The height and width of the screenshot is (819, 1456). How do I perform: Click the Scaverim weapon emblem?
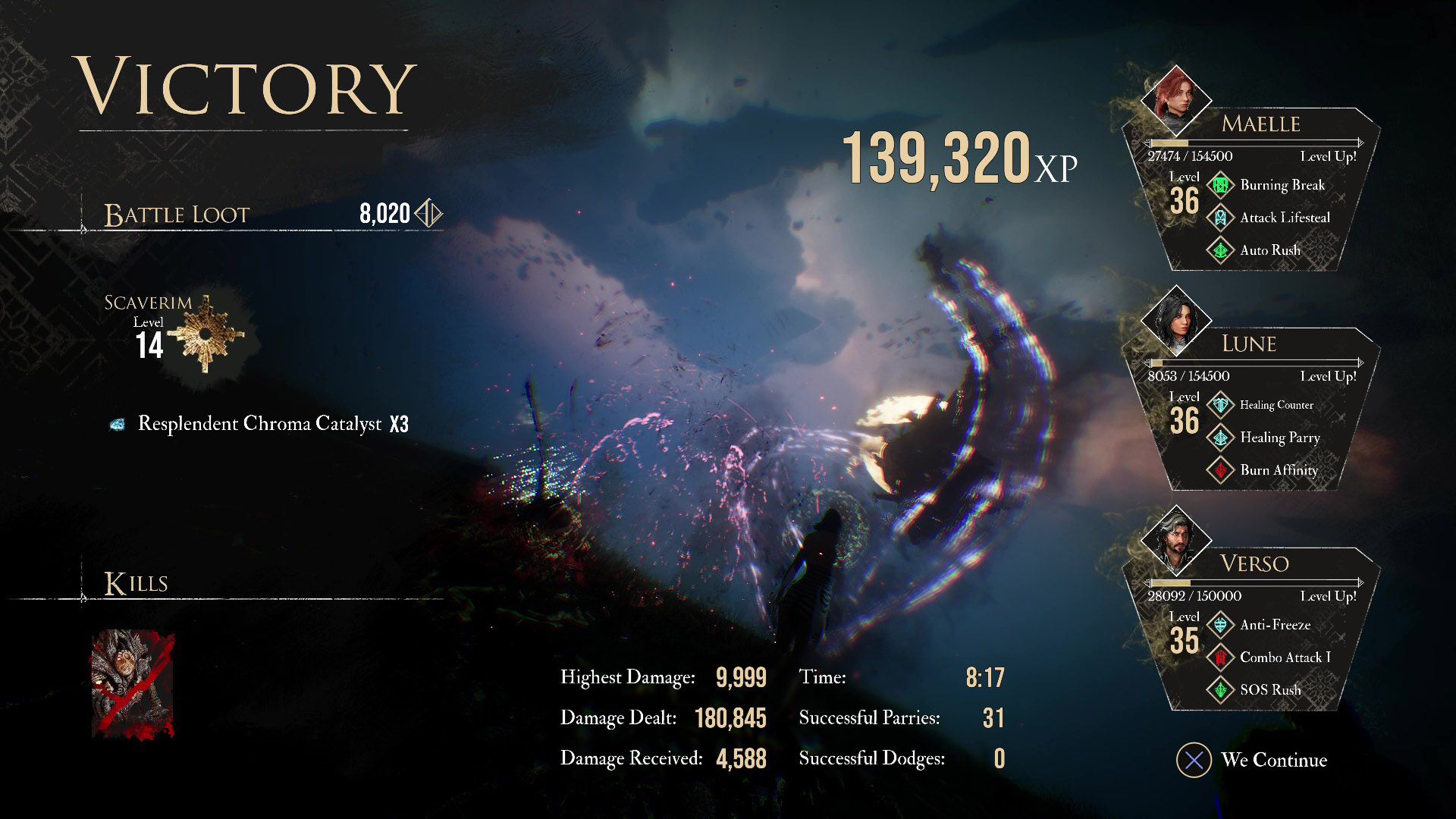206,335
